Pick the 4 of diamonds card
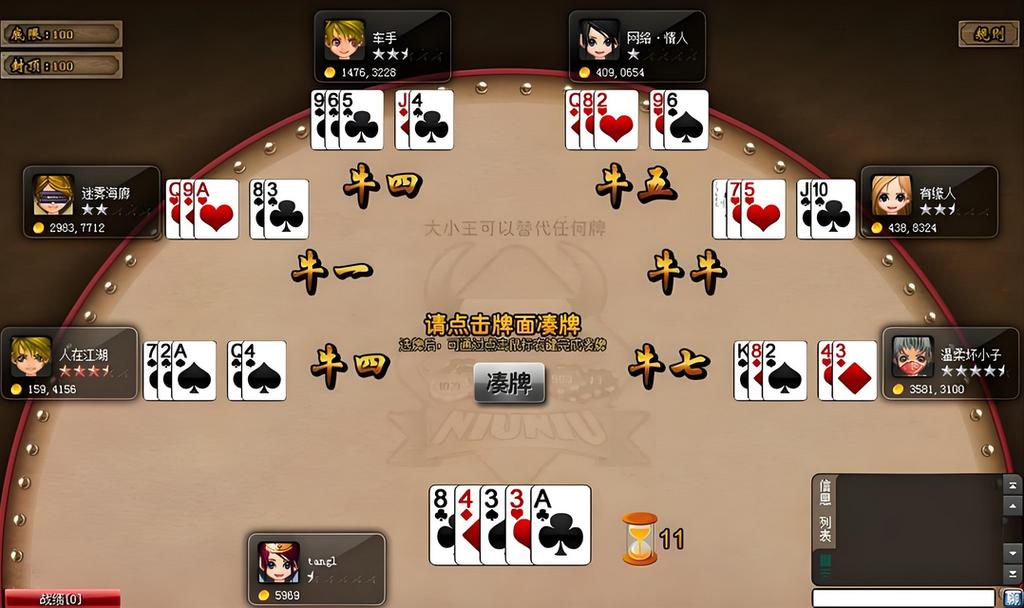Screen dimensions: 1024x608 click(x=466, y=525)
